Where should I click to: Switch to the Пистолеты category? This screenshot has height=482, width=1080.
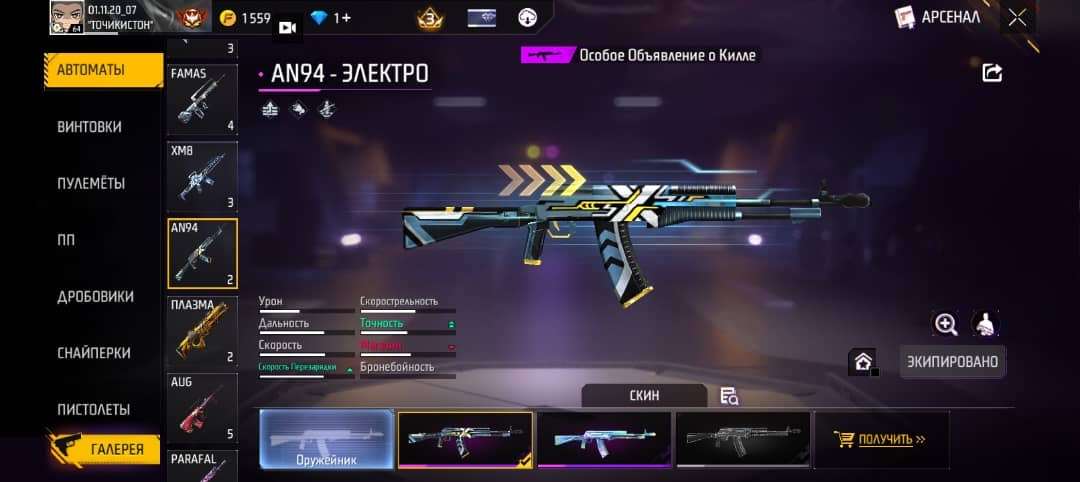point(94,410)
